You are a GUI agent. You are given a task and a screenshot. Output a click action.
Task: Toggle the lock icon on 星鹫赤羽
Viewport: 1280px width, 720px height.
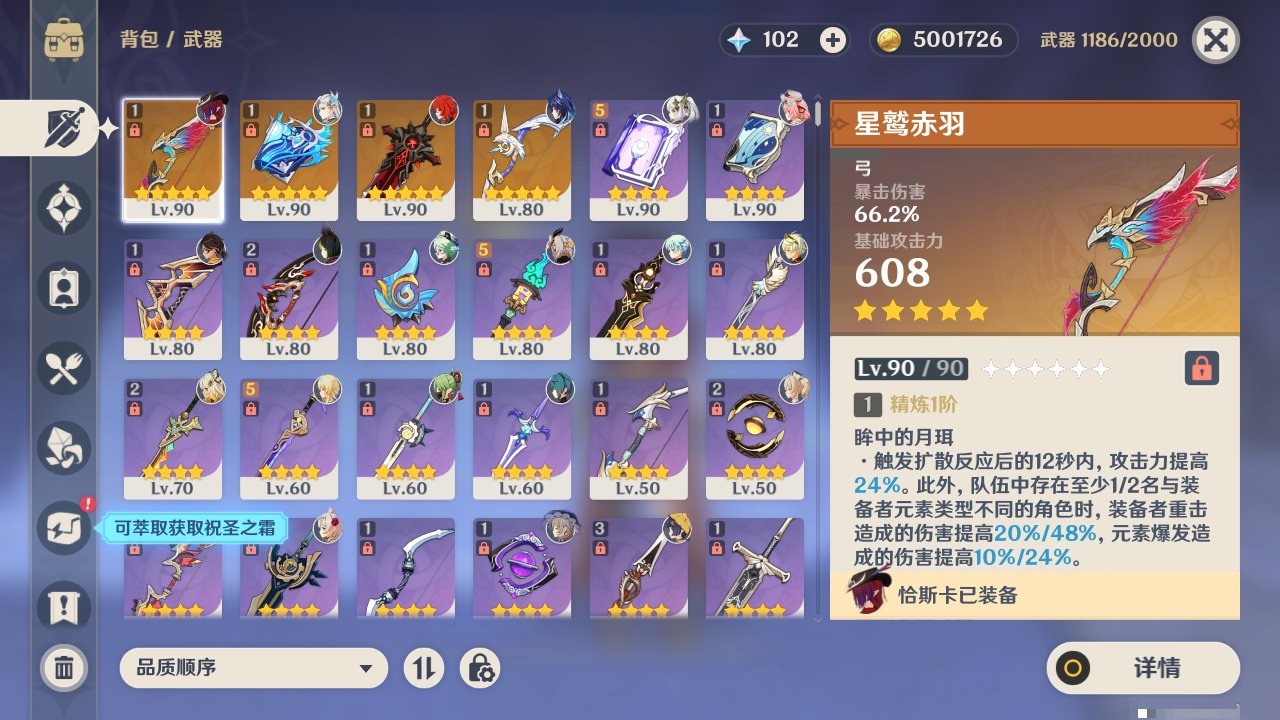1202,369
